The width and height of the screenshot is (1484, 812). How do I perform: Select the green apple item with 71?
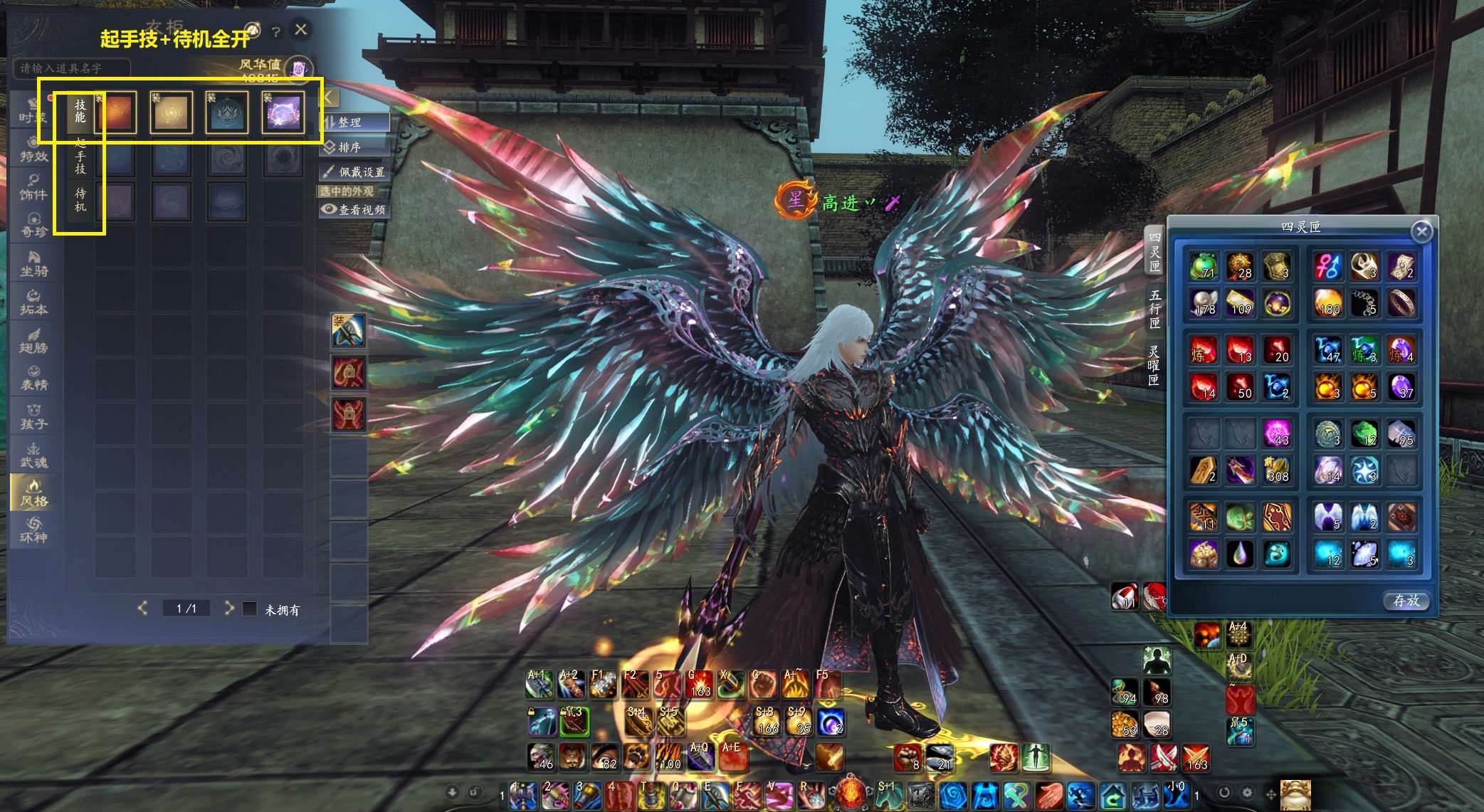click(1203, 265)
